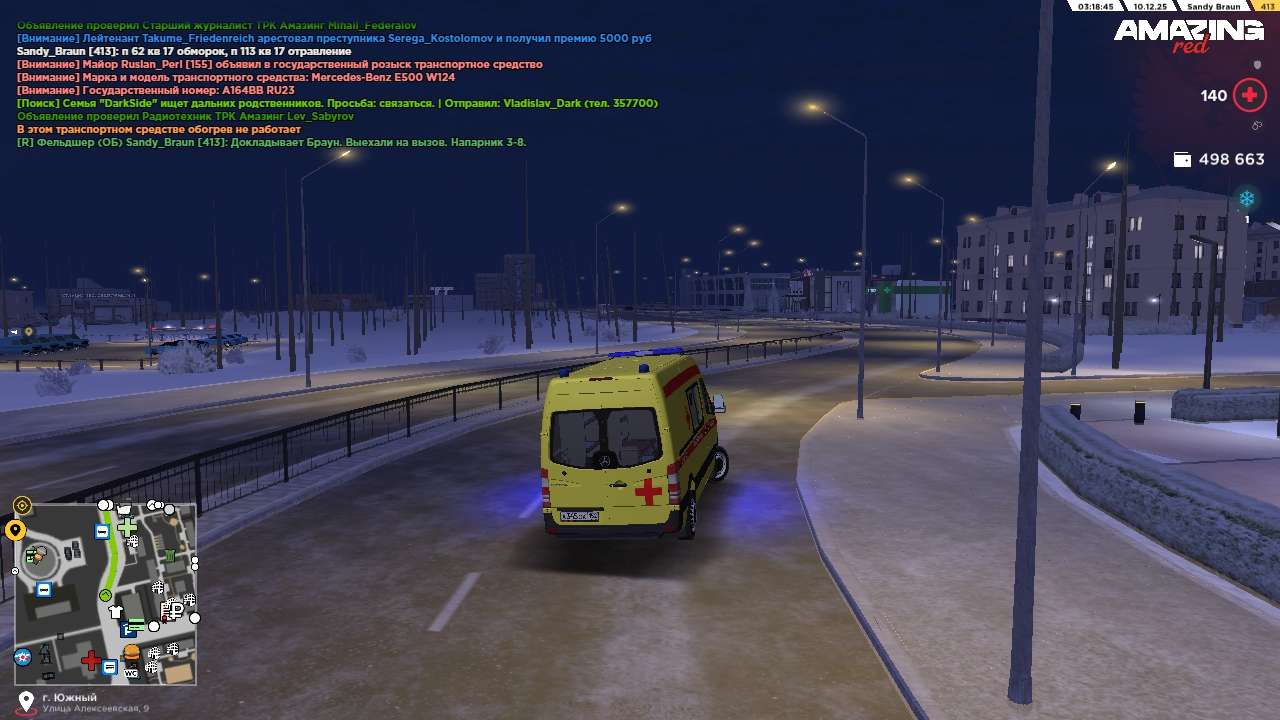Select the blue parking marker on the minimap

click(x=128, y=630)
